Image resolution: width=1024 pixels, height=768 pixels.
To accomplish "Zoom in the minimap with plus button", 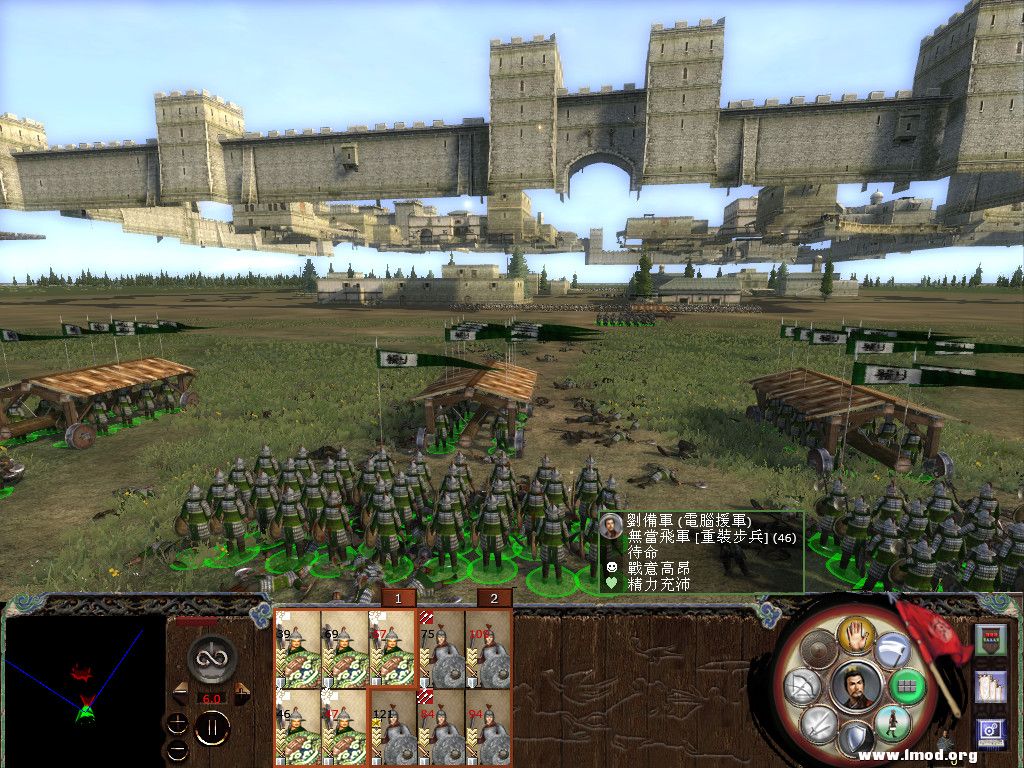I will coord(177,722).
